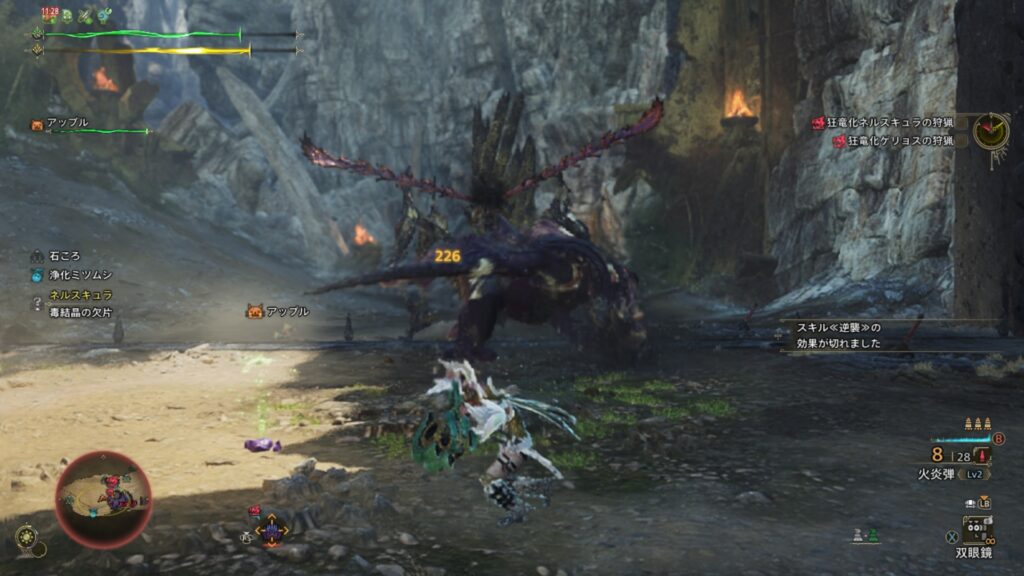
Task: Pick the 石ころ entry in the nearby list
Action: click(62, 256)
